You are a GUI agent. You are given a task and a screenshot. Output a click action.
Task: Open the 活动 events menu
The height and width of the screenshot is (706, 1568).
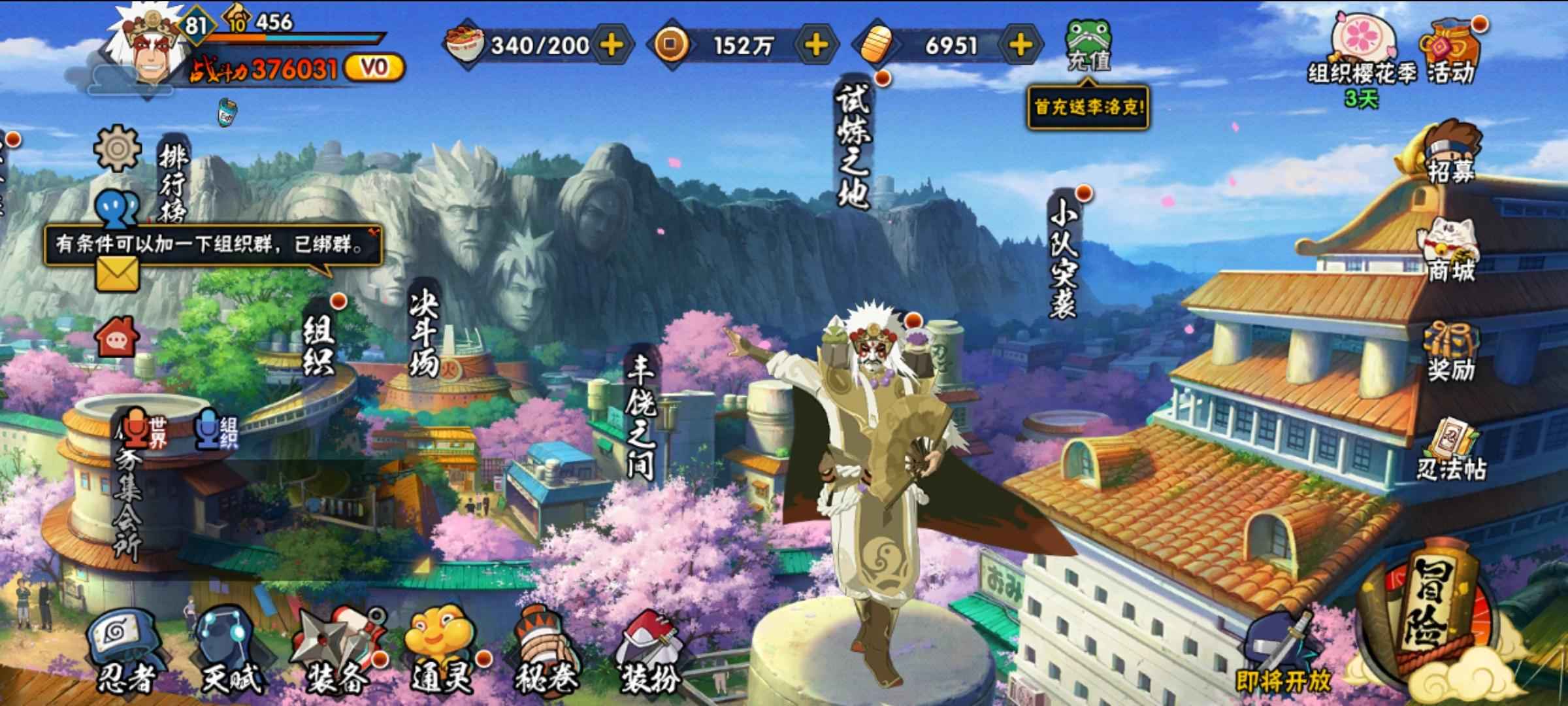[x=1450, y=54]
